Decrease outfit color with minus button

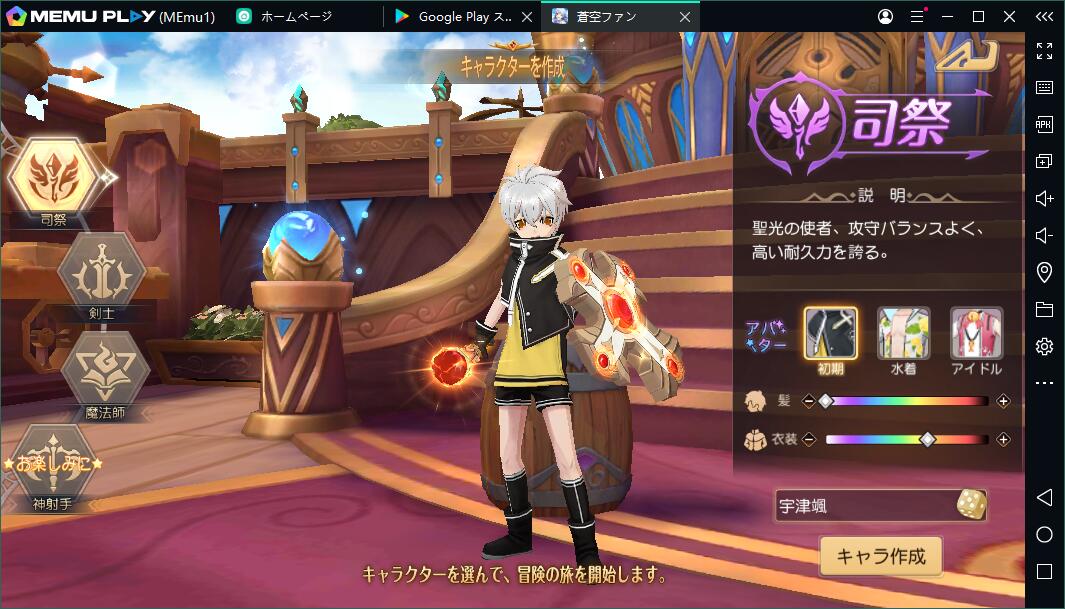point(809,439)
